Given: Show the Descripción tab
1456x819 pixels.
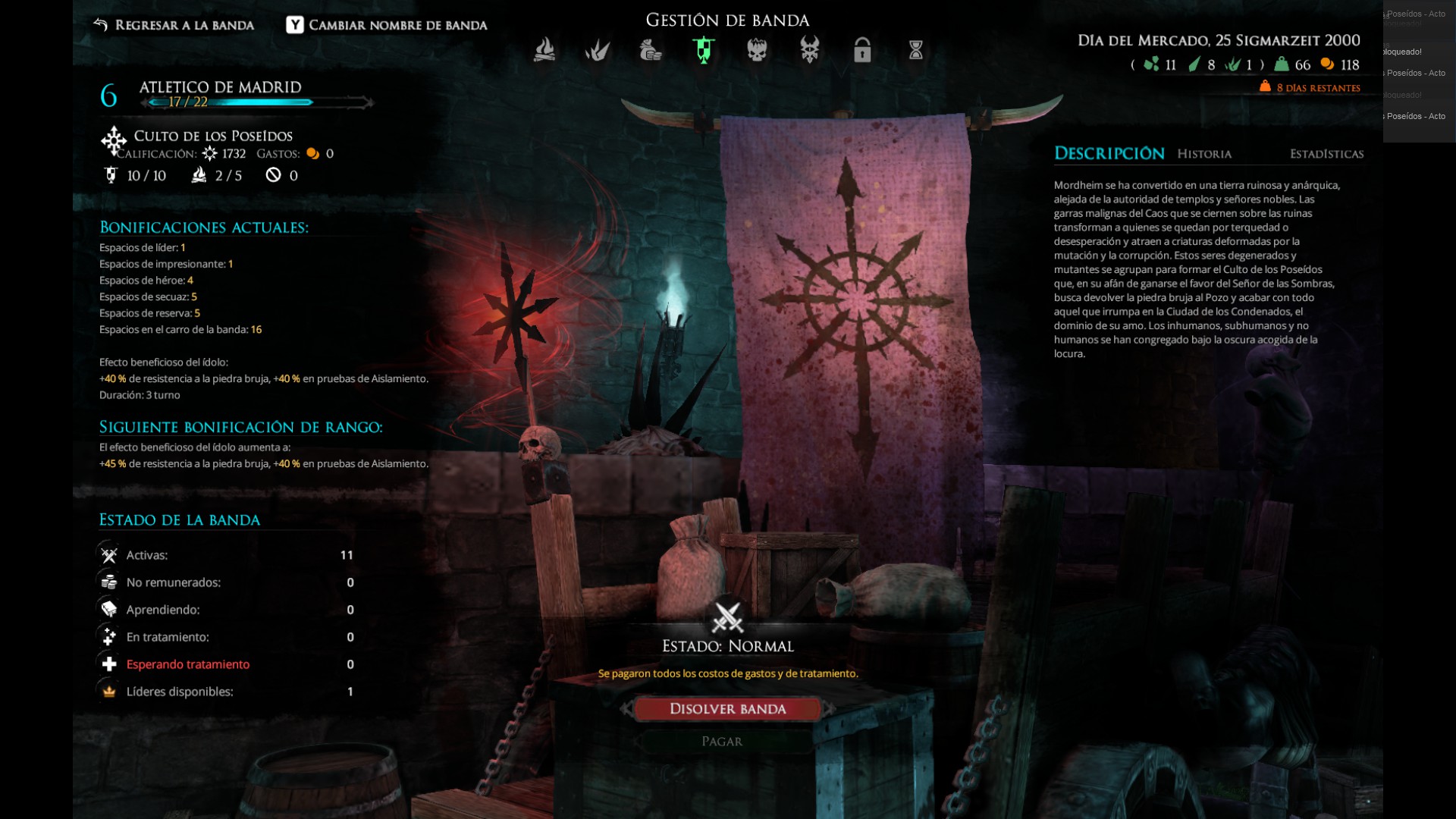Looking at the screenshot, I should click(x=1109, y=154).
